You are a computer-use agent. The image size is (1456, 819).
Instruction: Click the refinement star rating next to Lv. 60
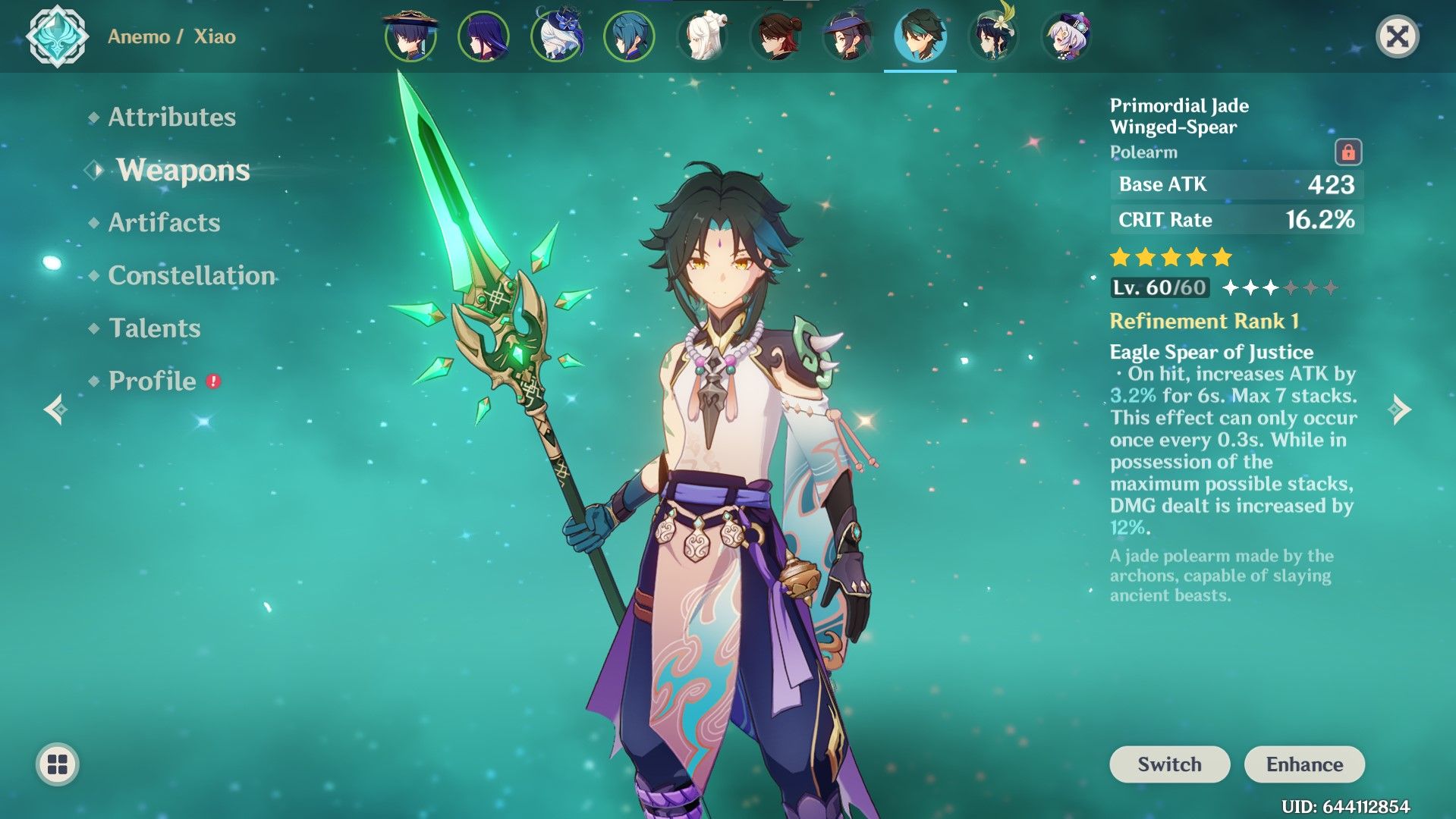pos(1280,288)
